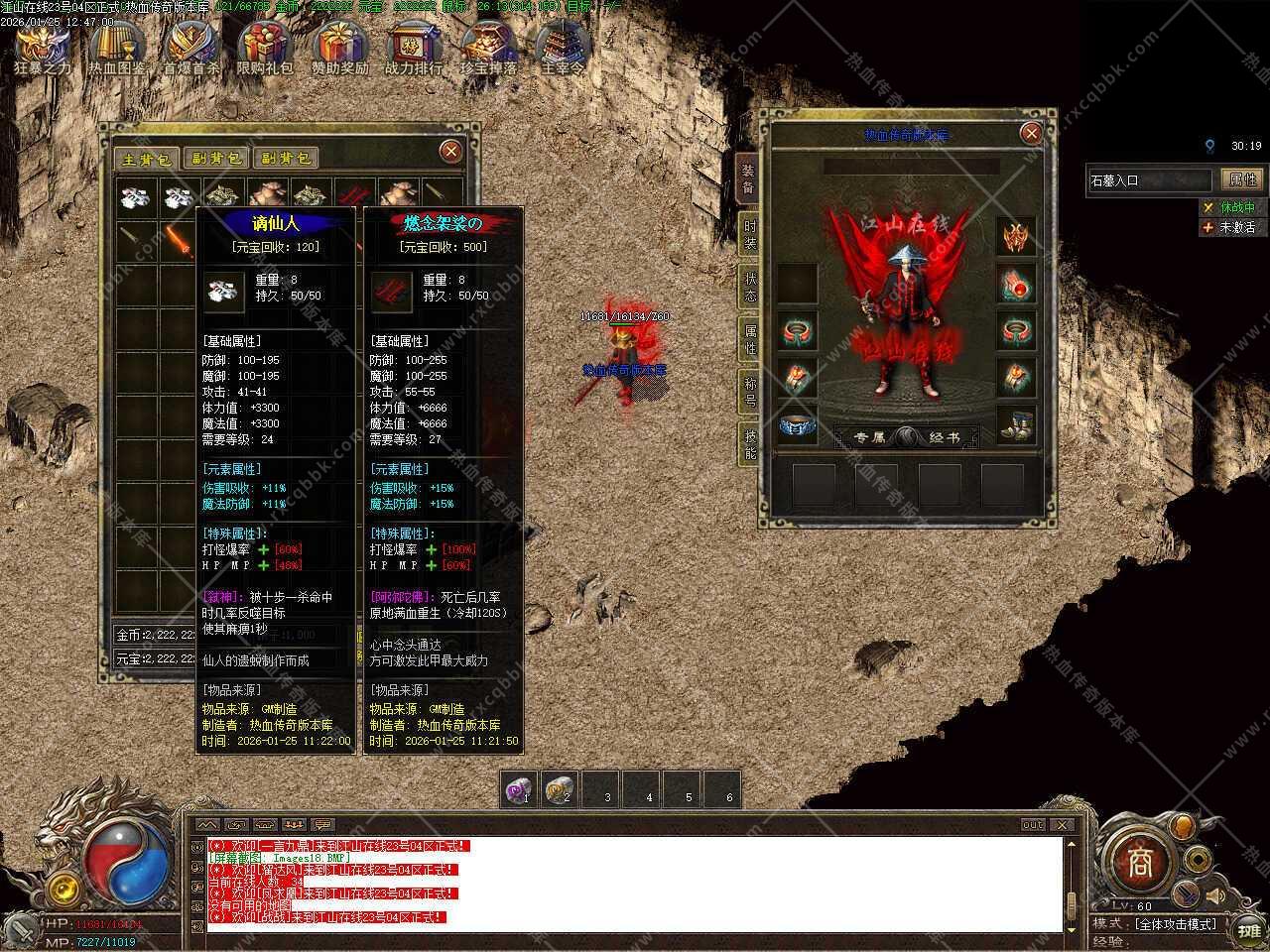This screenshot has width=1270, height=952.
Task: Show the 战力排行 ranking
Action: [x=414, y=49]
